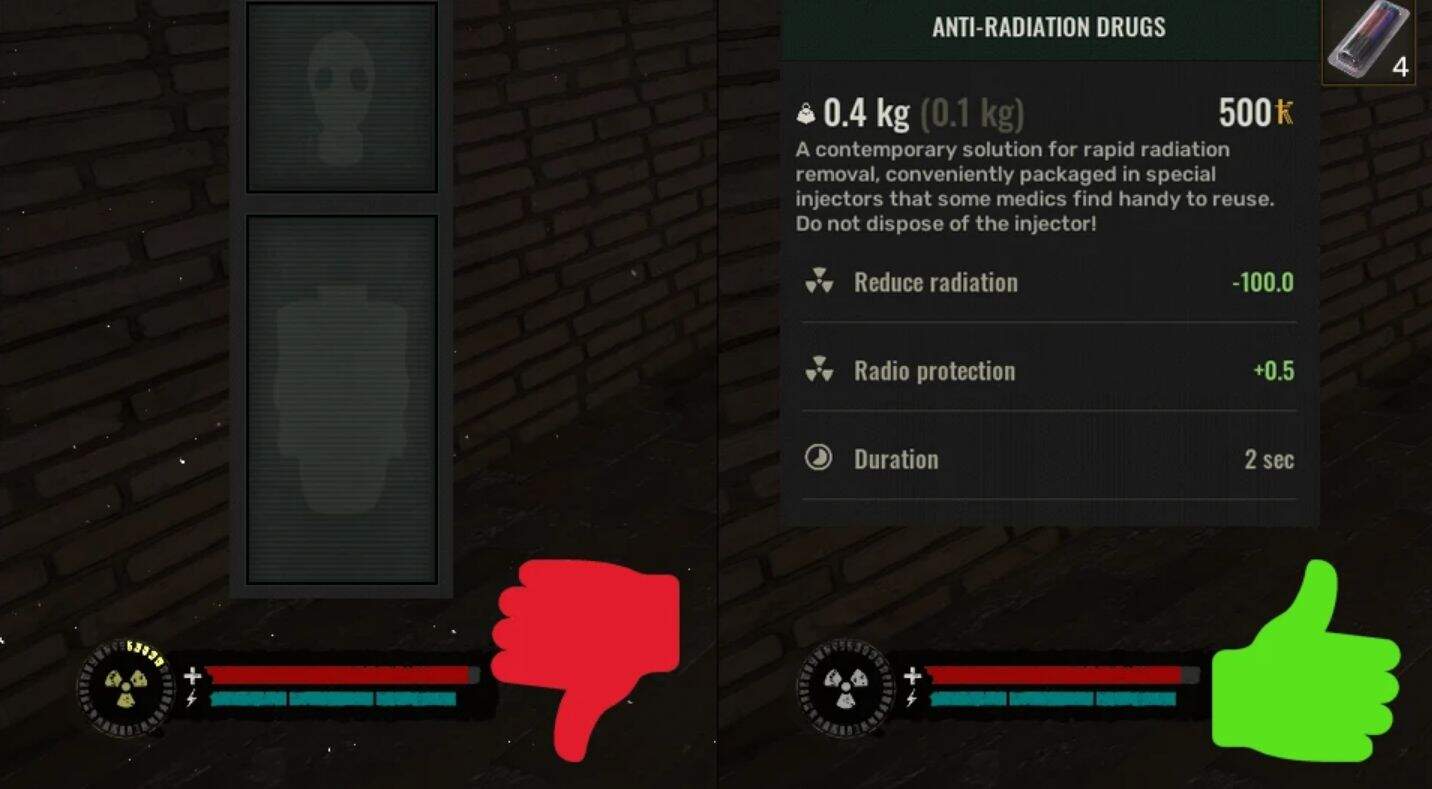Select the lightning bolt stamina icon
Image resolution: width=1432 pixels, height=789 pixels.
tap(190, 700)
